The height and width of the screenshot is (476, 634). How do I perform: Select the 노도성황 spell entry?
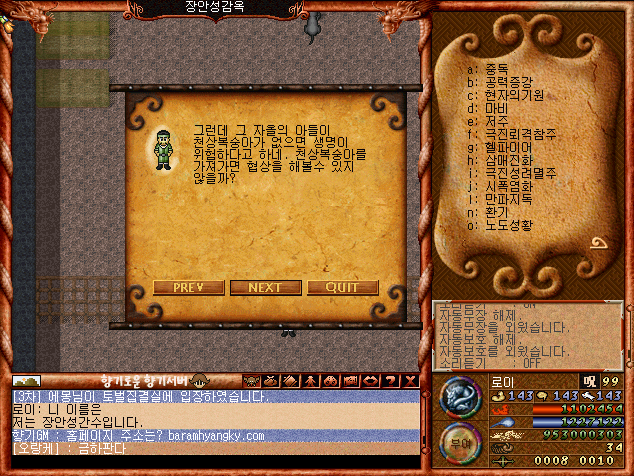pos(507,225)
